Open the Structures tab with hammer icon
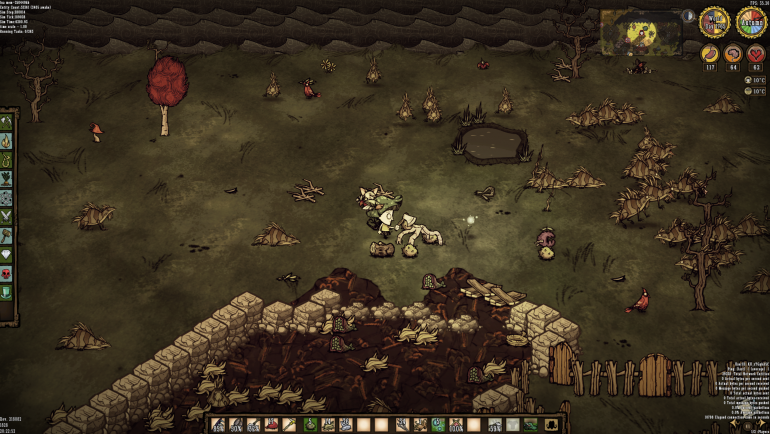The height and width of the screenshot is (434, 770). pos(7,236)
